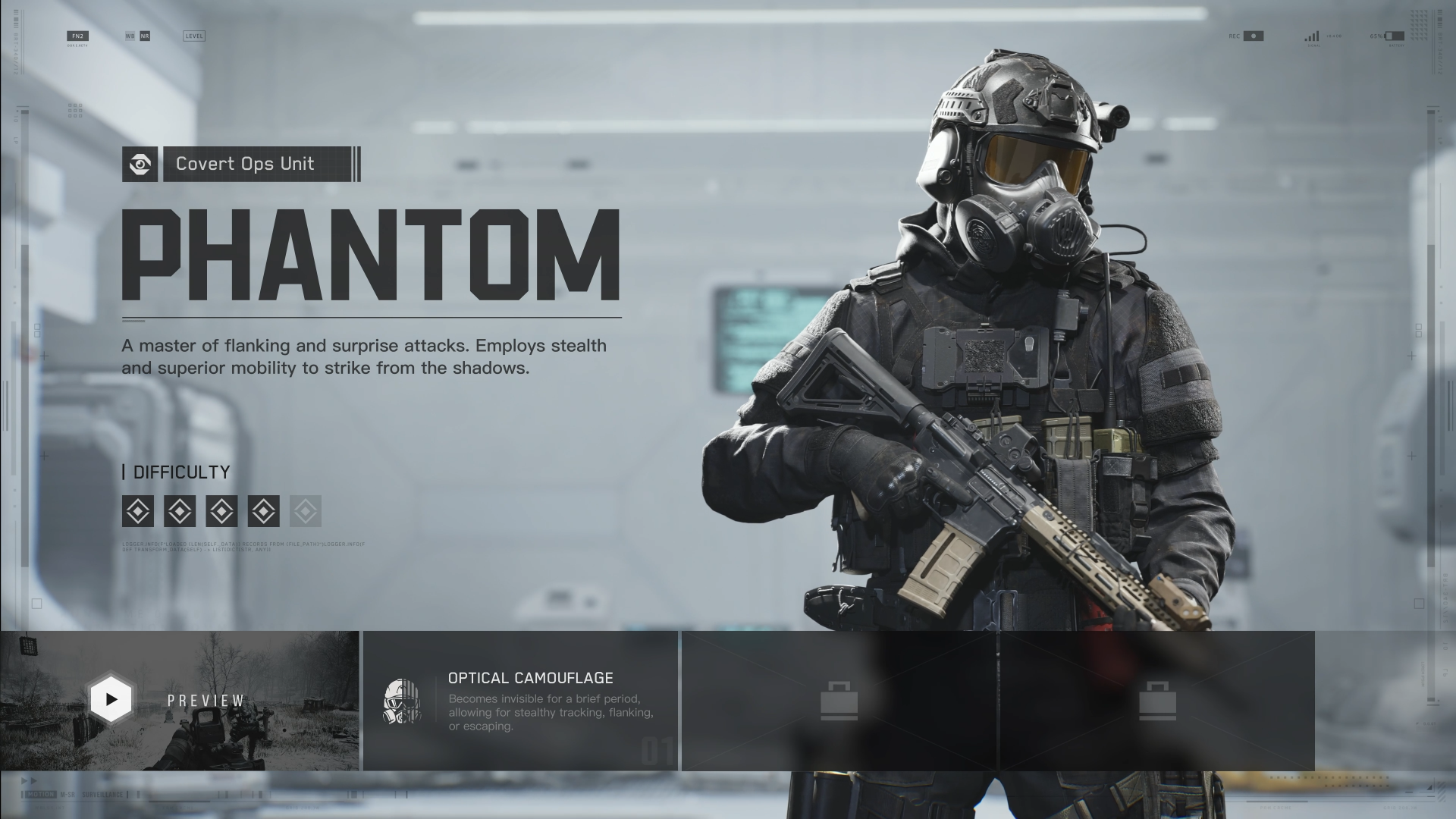Toggle the REC recording indicator
1456x819 pixels.
pyautogui.click(x=1253, y=35)
